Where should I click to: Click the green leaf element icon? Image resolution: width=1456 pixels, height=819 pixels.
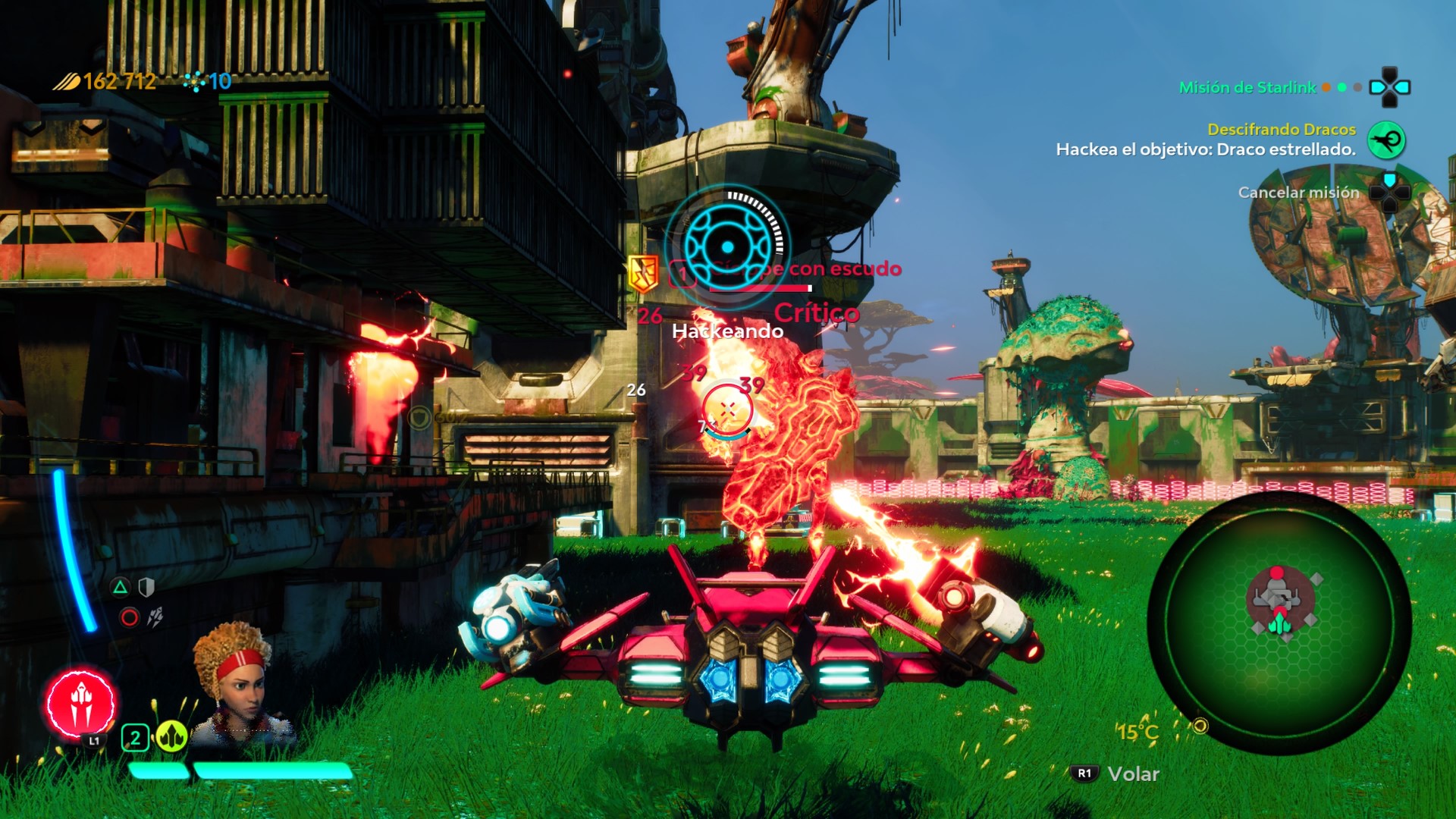click(171, 736)
